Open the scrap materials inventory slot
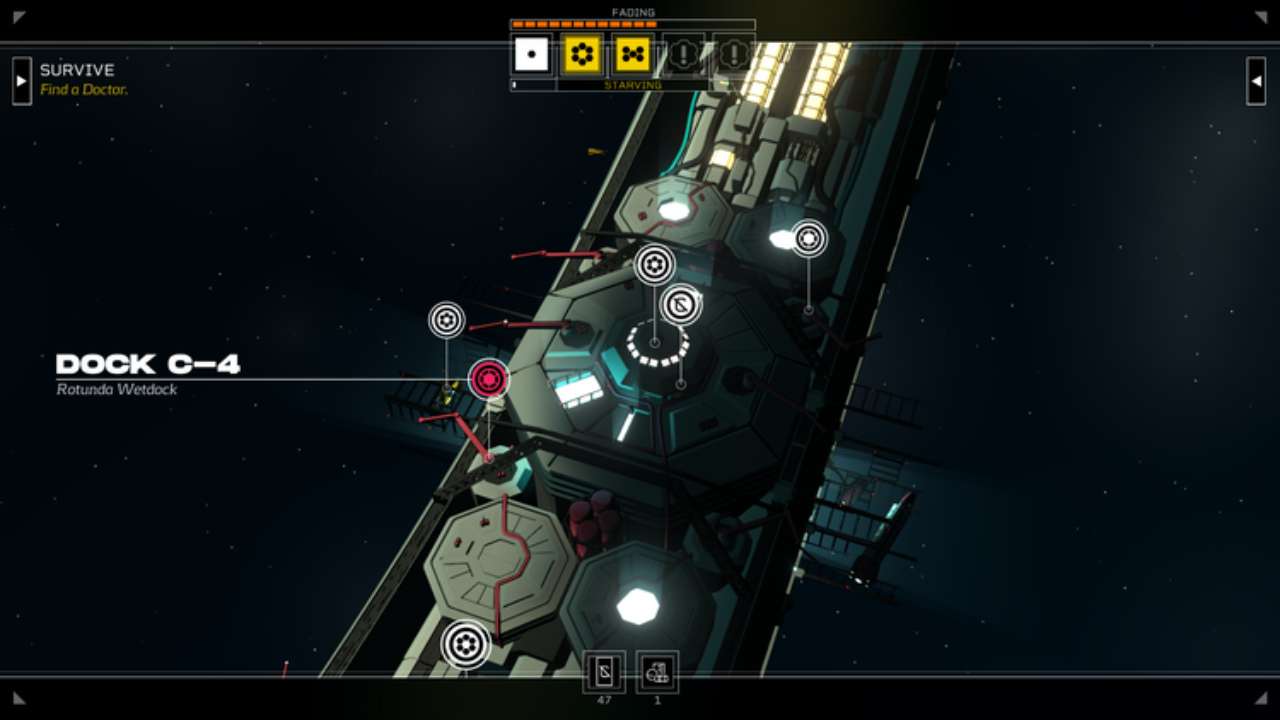The width and height of the screenshot is (1280, 720). coord(657,672)
